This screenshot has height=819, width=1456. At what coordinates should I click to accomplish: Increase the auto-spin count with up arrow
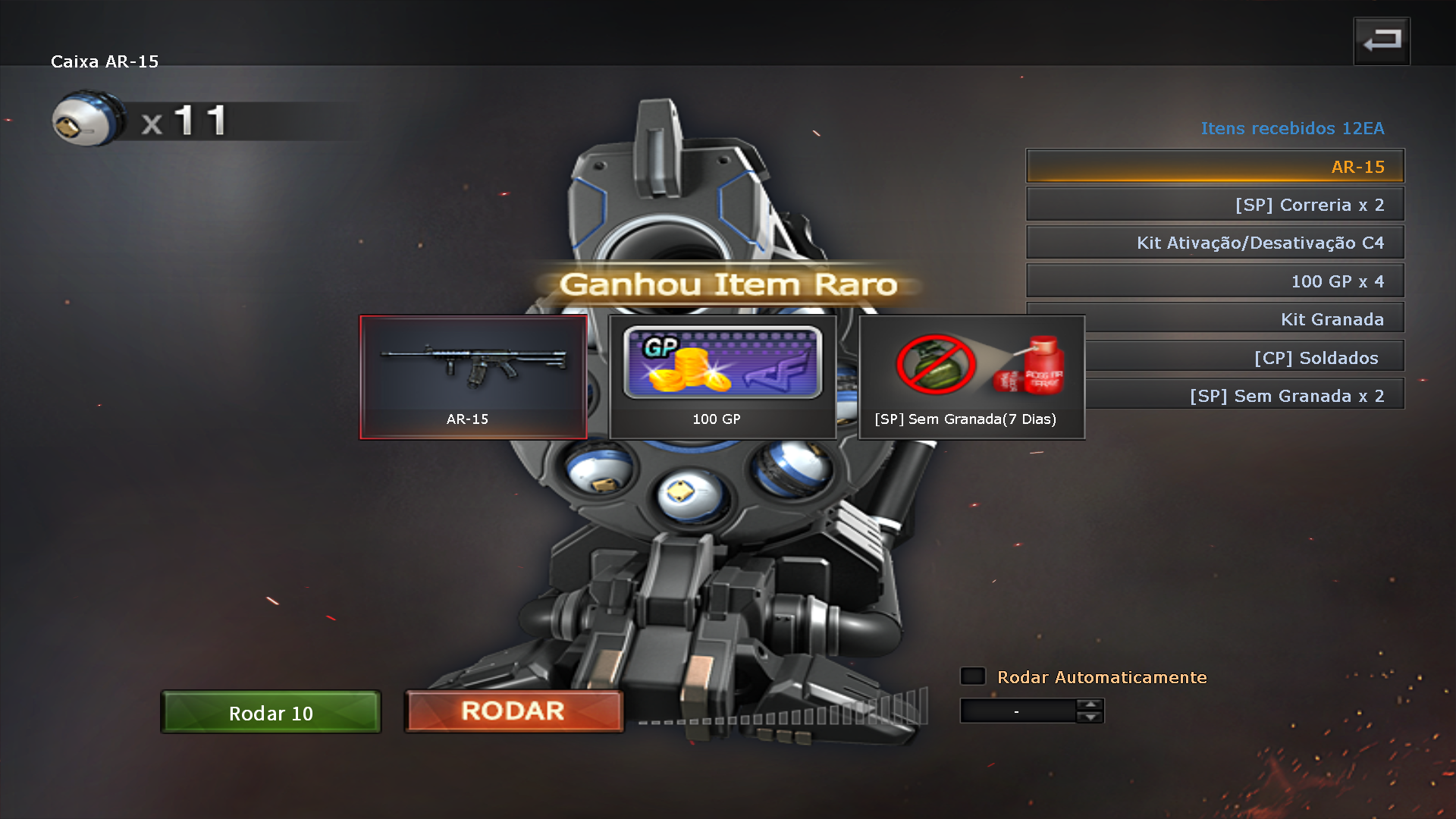[1090, 704]
